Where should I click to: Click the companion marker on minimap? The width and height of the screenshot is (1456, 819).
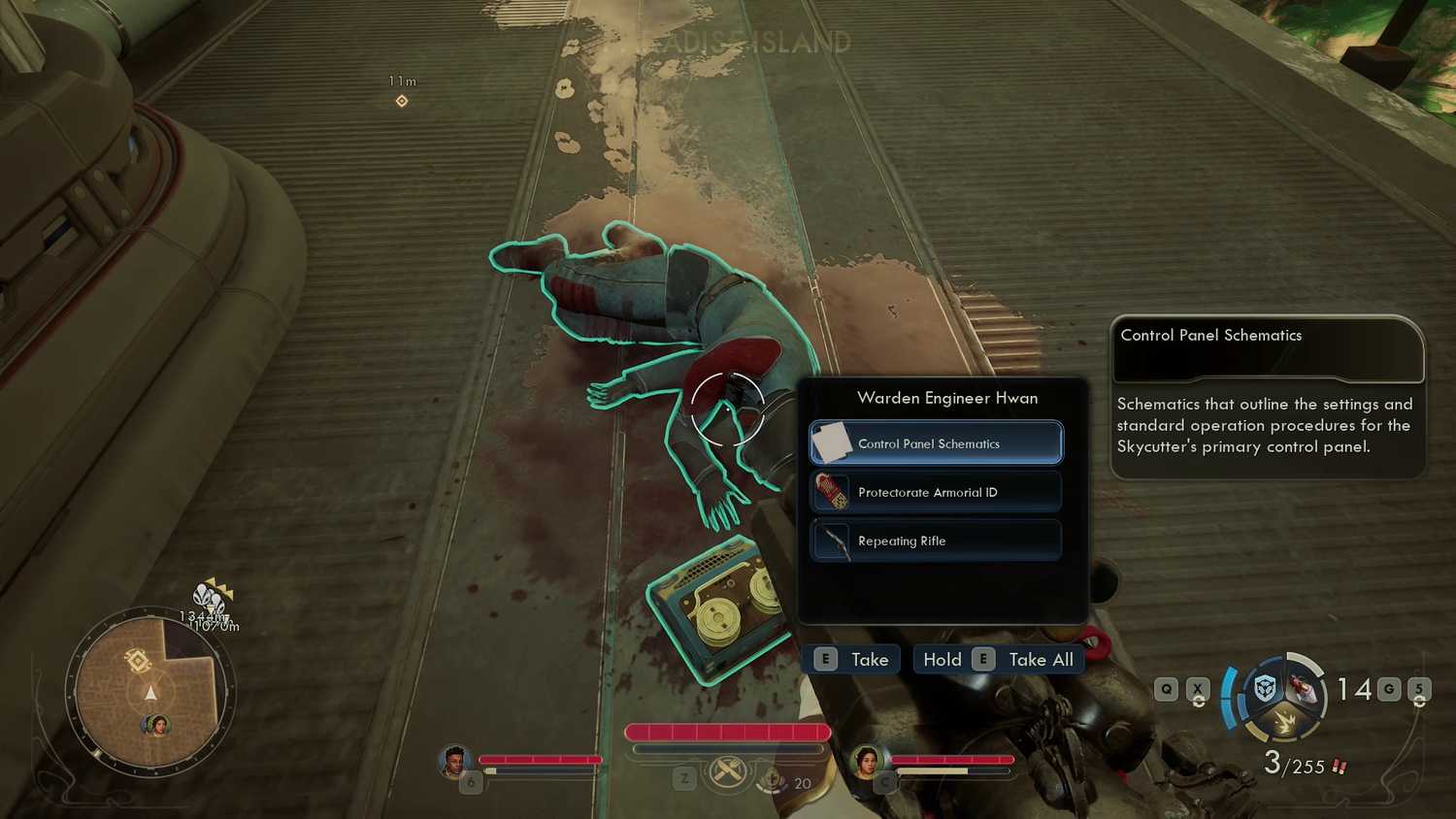pyautogui.click(x=155, y=724)
